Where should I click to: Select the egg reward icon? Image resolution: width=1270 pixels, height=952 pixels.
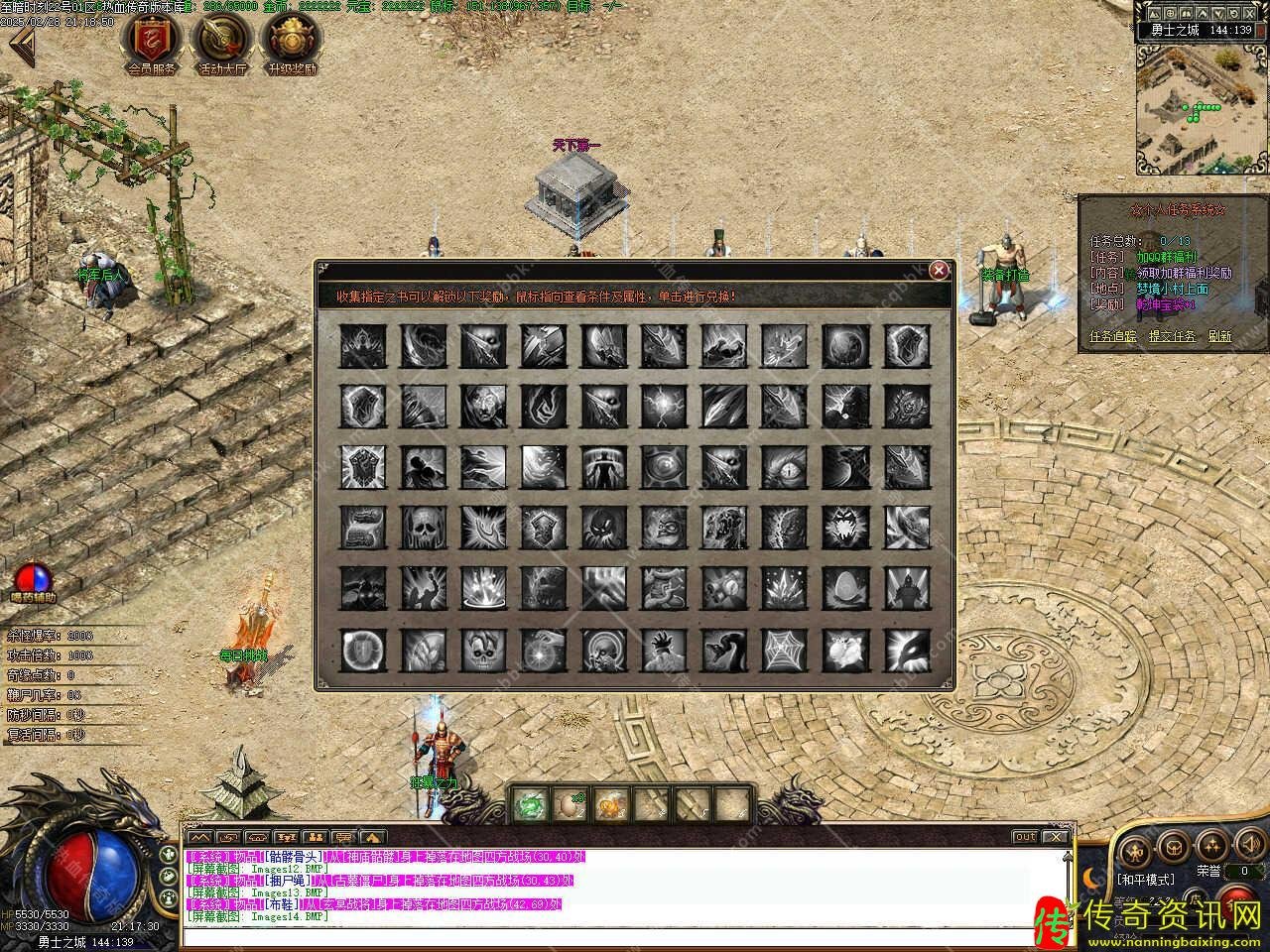coord(845,588)
